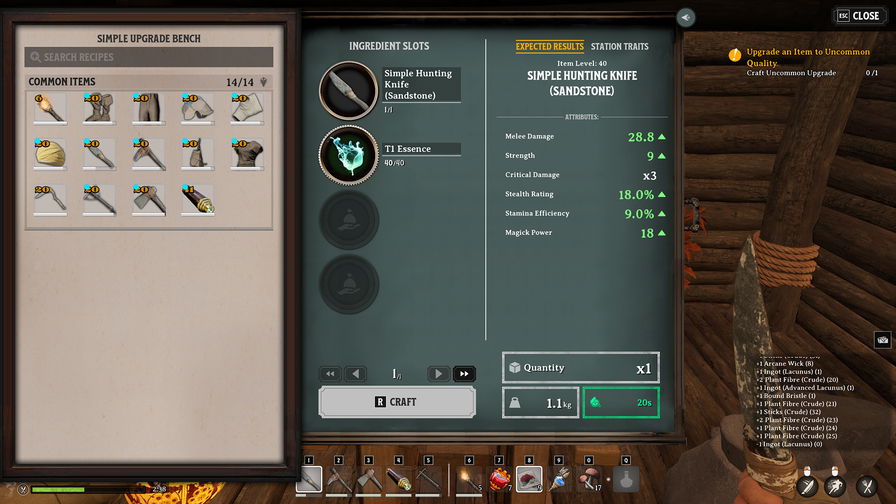896x504 pixels.
Task: Select the spyglass in the hotbar
Action: pyautogui.click(x=399, y=480)
